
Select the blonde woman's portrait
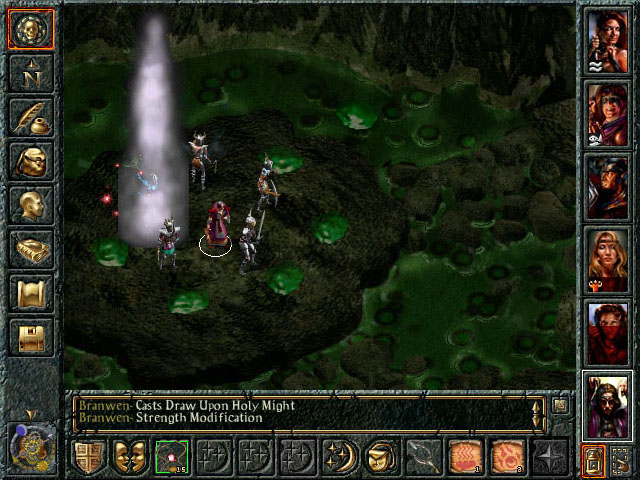pyautogui.click(x=608, y=259)
